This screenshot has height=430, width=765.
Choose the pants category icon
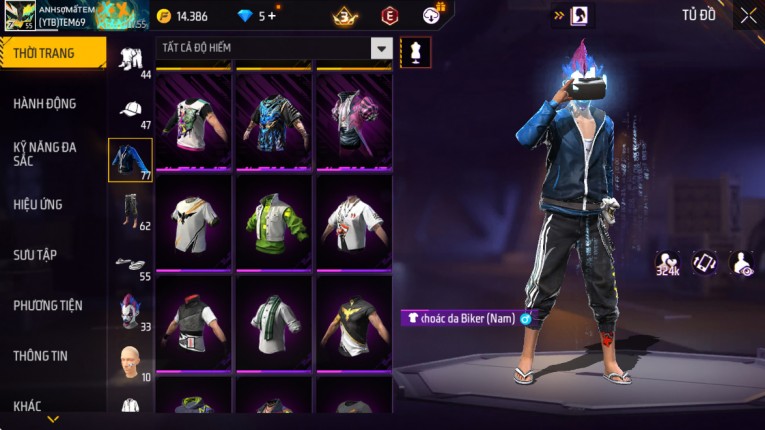(x=130, y=209)
